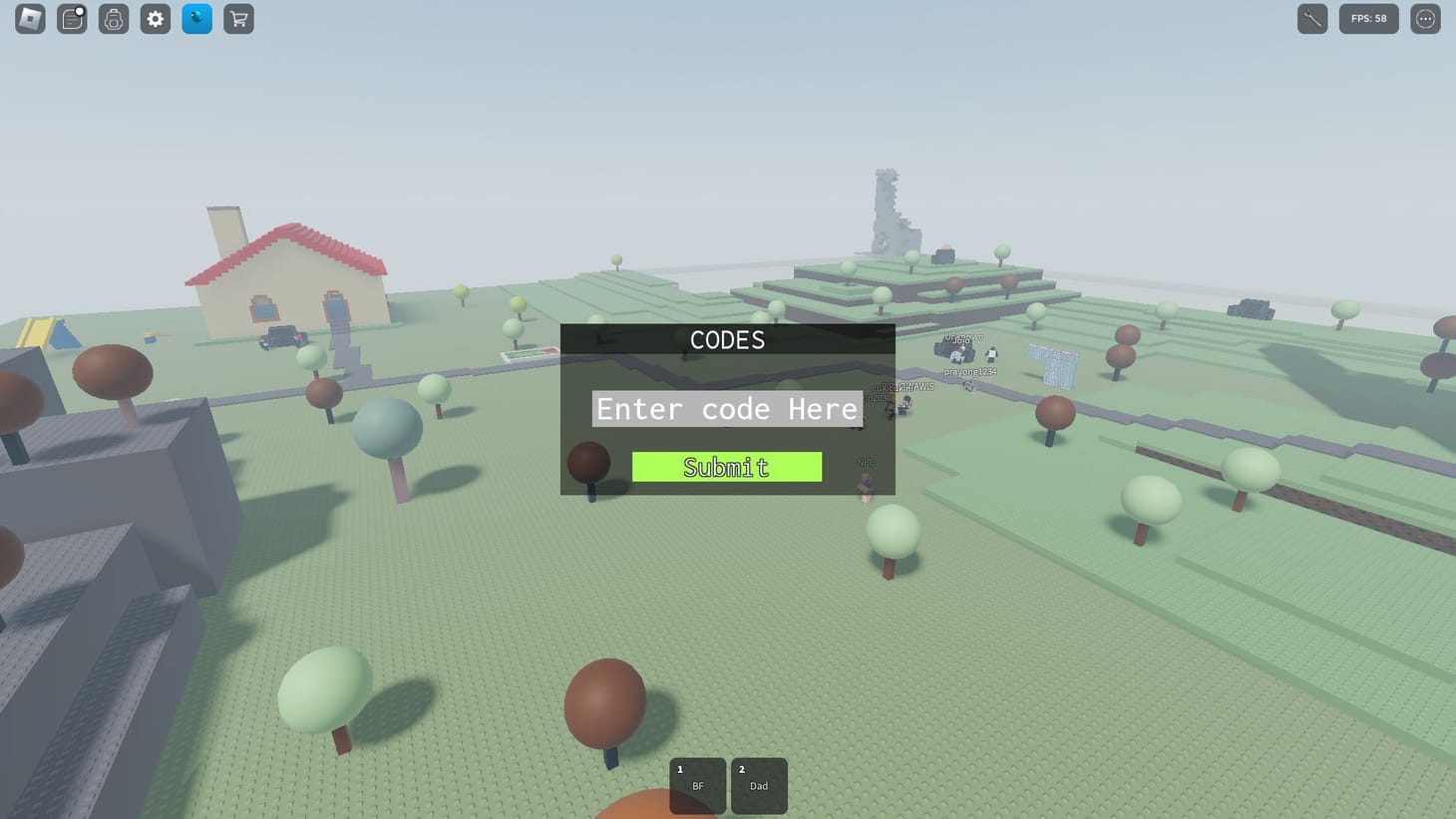The width and height of the screenshot is (1456, 819).
Task: Open the shopping cart marketplace icon
Action: click(237, 19)
